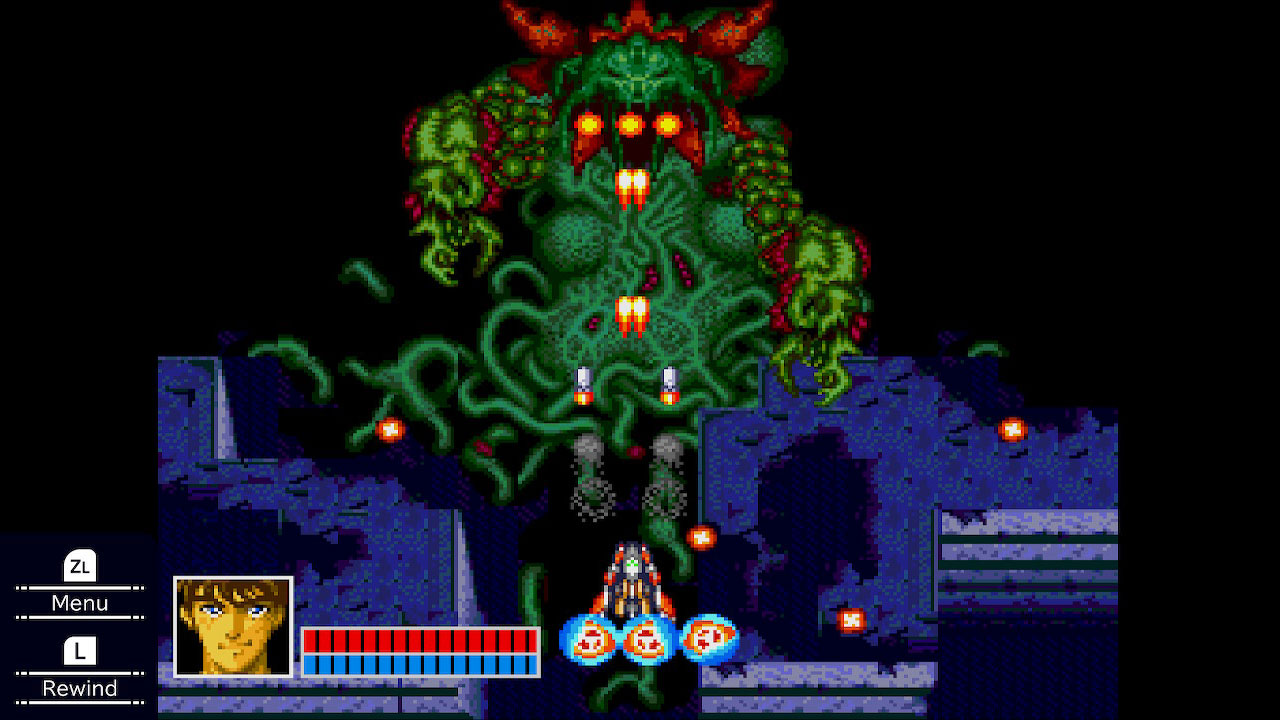Click the ZL shoulder button icon
The width and height of the screenshot is (1280, 720).
[x=80, y=568]
